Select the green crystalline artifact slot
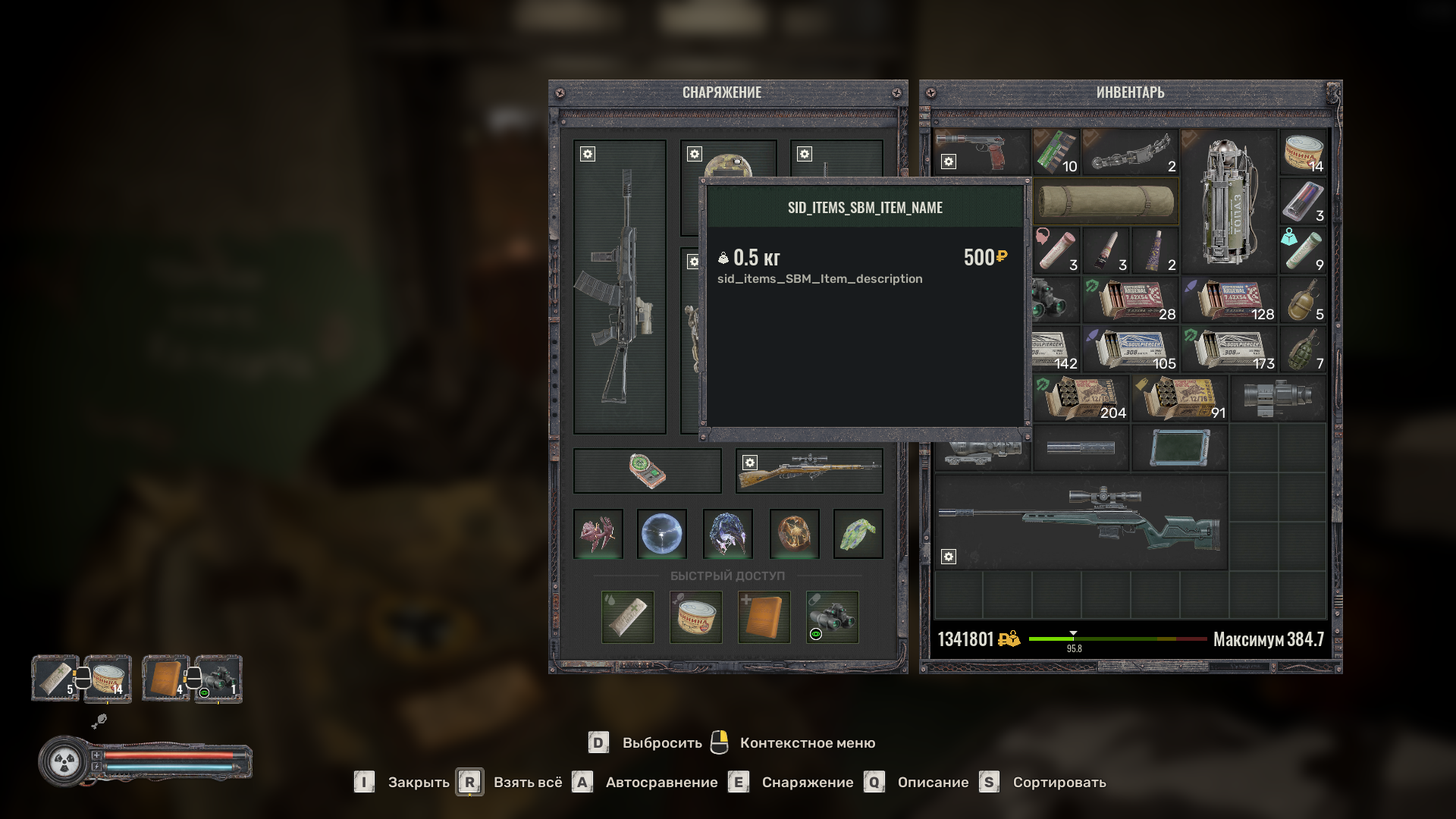Image resolution: width=1456 pixels, height=819 pixels. tap(858, 534)
